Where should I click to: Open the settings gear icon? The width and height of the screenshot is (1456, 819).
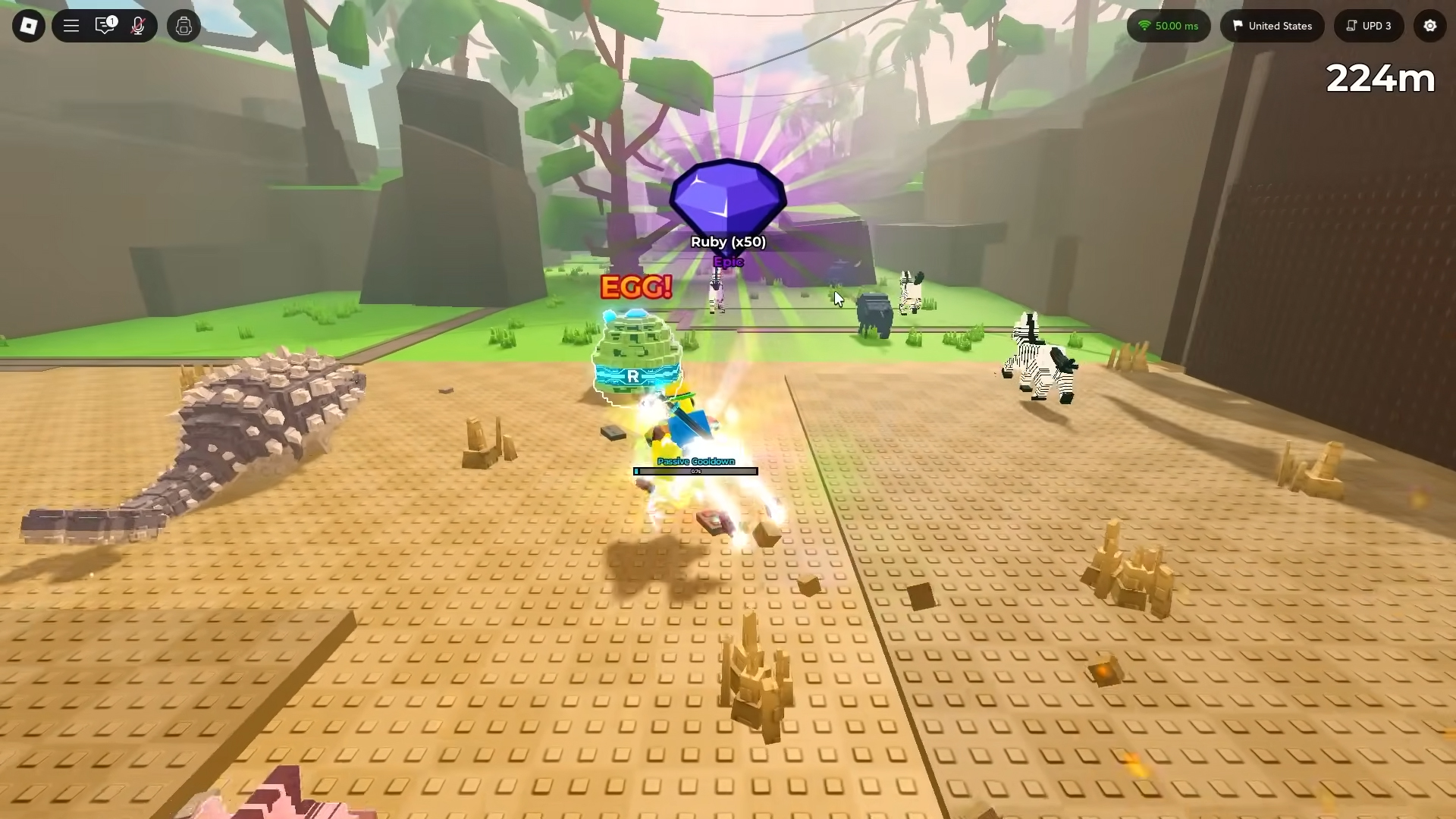click(x=1430, y=25)
